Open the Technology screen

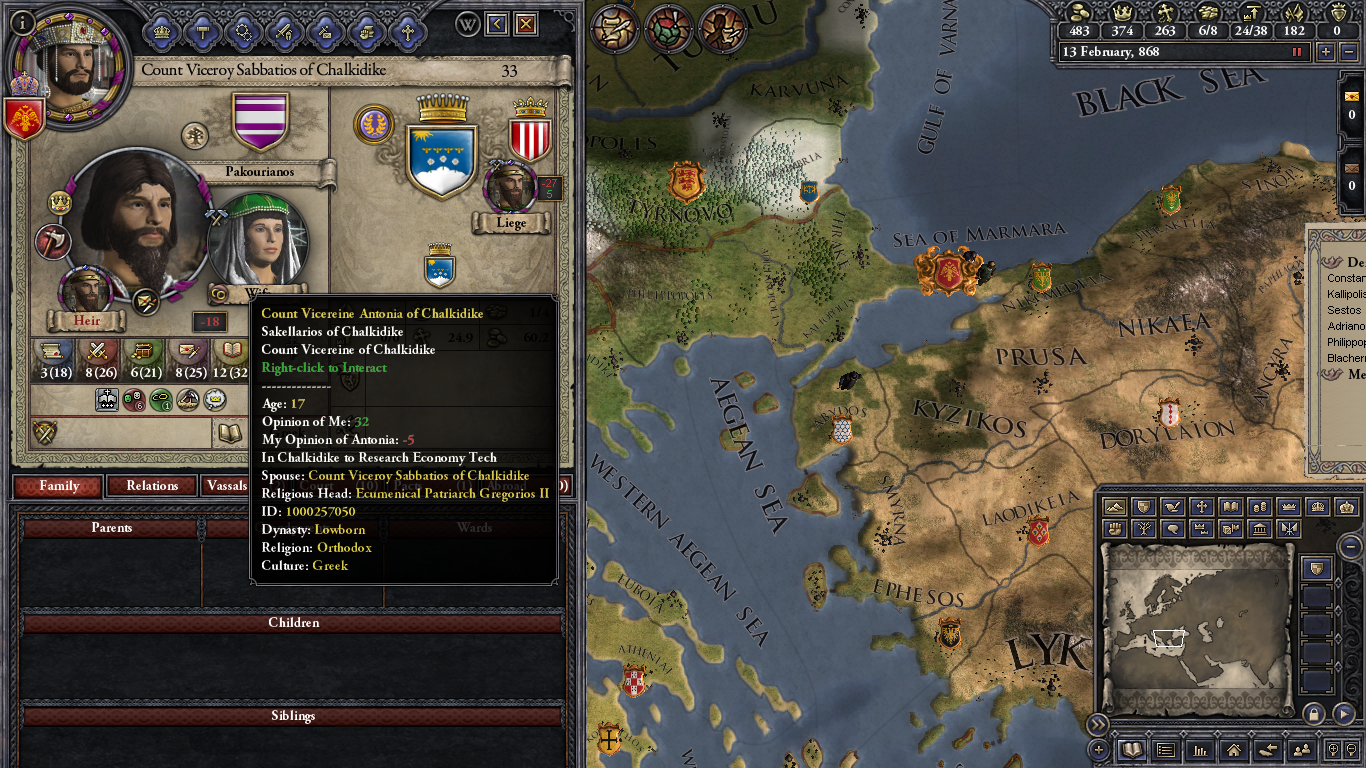point(243,30)
